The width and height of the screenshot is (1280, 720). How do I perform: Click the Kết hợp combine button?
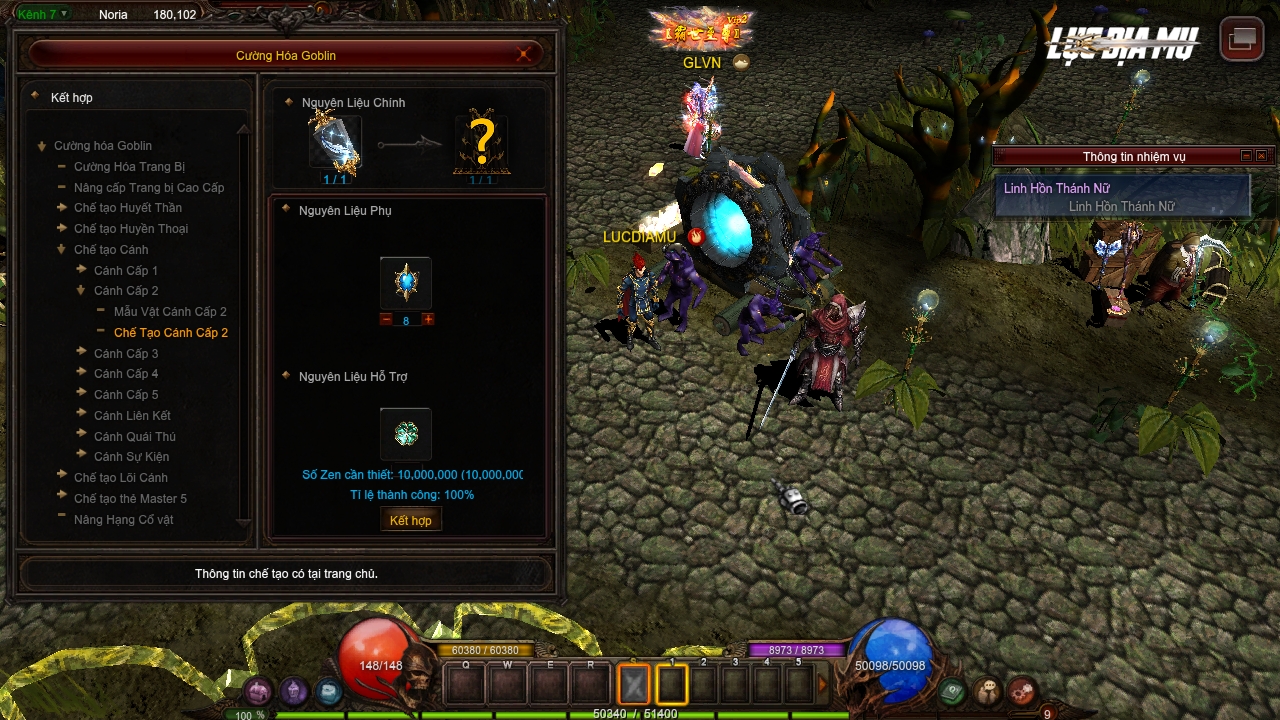coord(410,520)
